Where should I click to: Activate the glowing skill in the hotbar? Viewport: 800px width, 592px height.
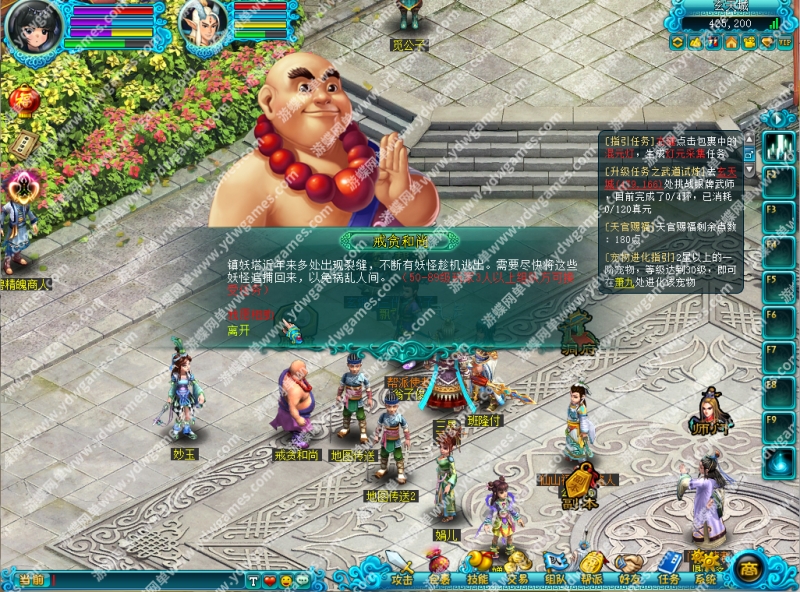[780, 148]
